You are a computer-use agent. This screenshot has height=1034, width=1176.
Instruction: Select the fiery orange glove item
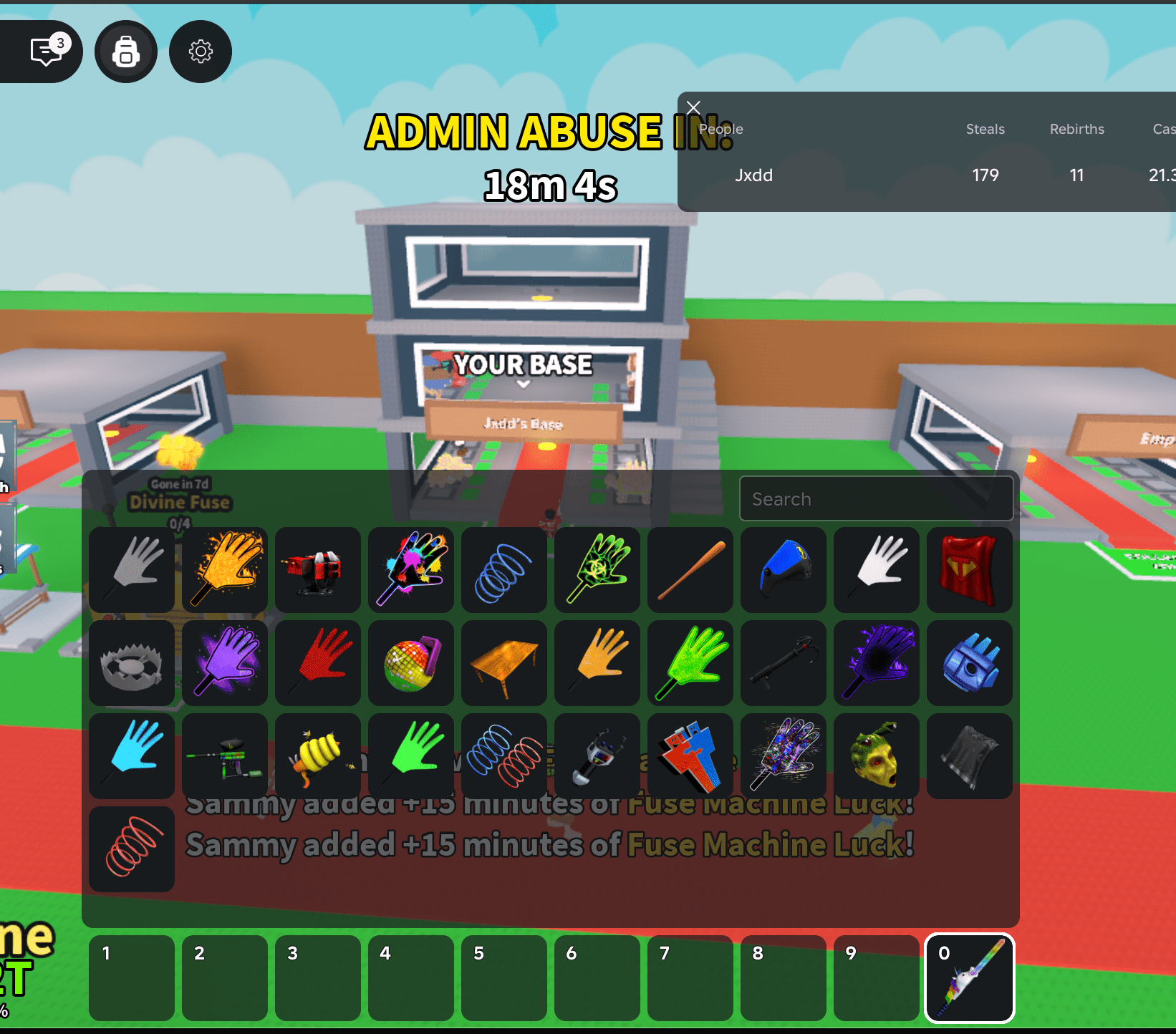[x=225, y=570]
